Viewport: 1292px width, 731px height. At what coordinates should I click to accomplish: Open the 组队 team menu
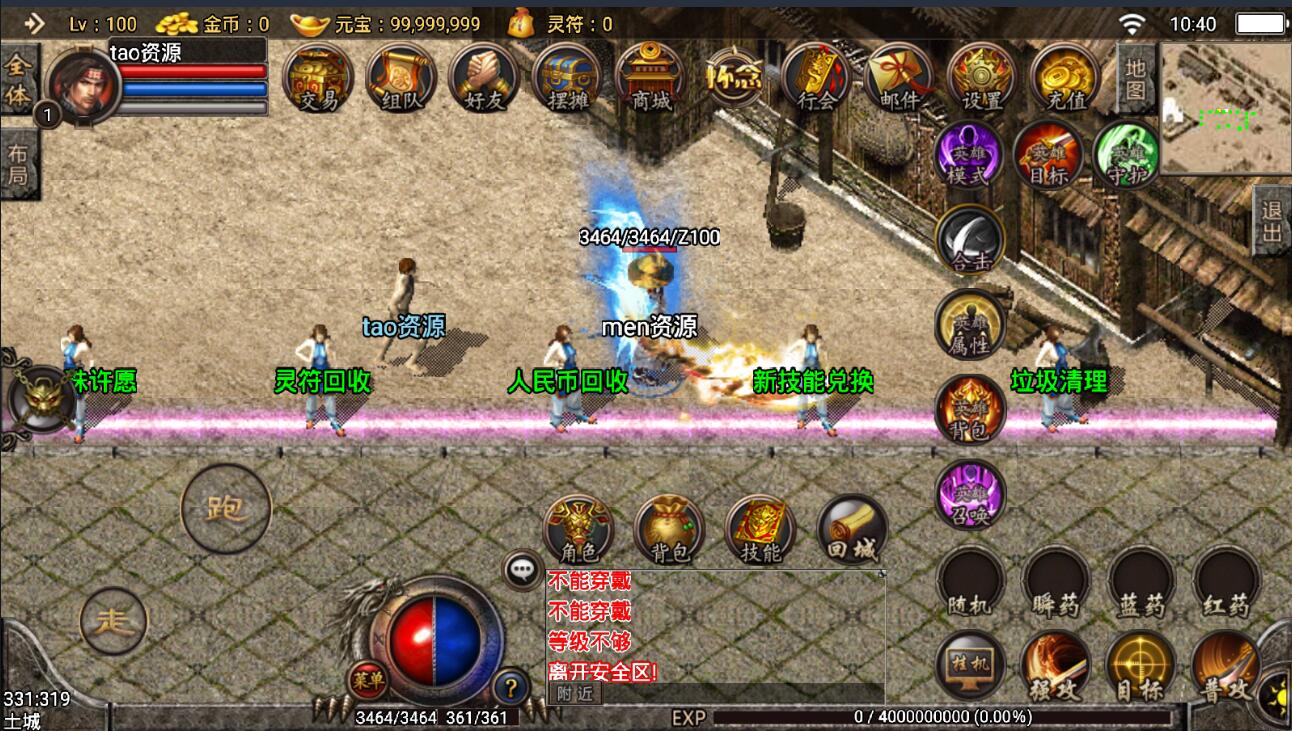click(x=401, y=78)
